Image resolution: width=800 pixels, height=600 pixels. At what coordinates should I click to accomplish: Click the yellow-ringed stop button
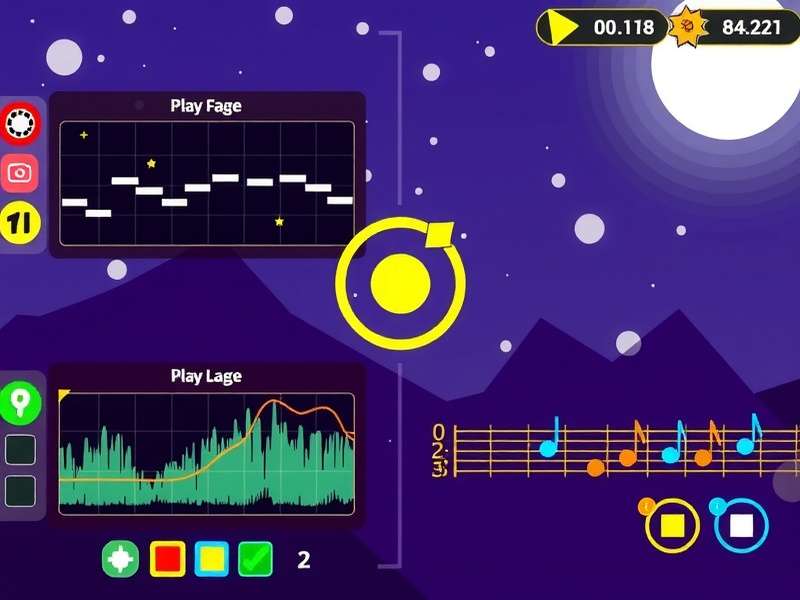coord(672,525)
